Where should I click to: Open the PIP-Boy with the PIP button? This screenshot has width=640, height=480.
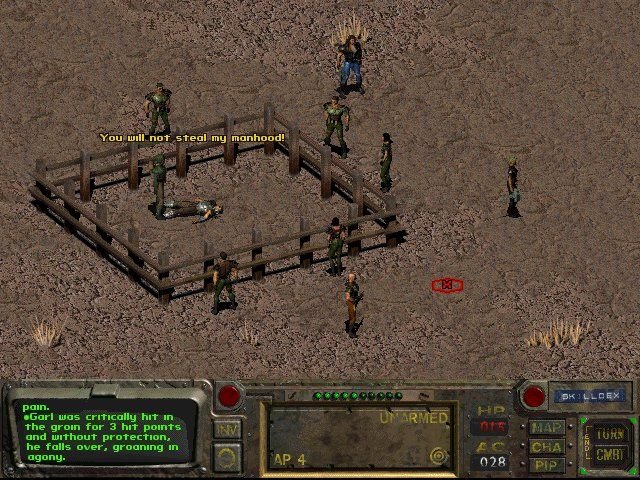pyautogui.click(x=547, y=464)
